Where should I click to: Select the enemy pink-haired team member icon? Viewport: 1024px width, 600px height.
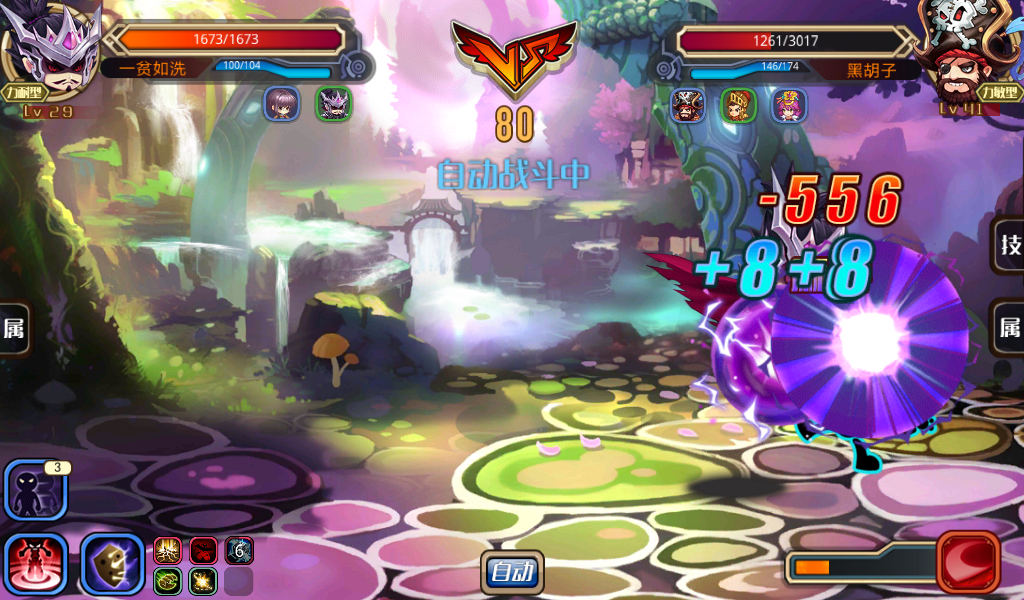tap(789, 104)
